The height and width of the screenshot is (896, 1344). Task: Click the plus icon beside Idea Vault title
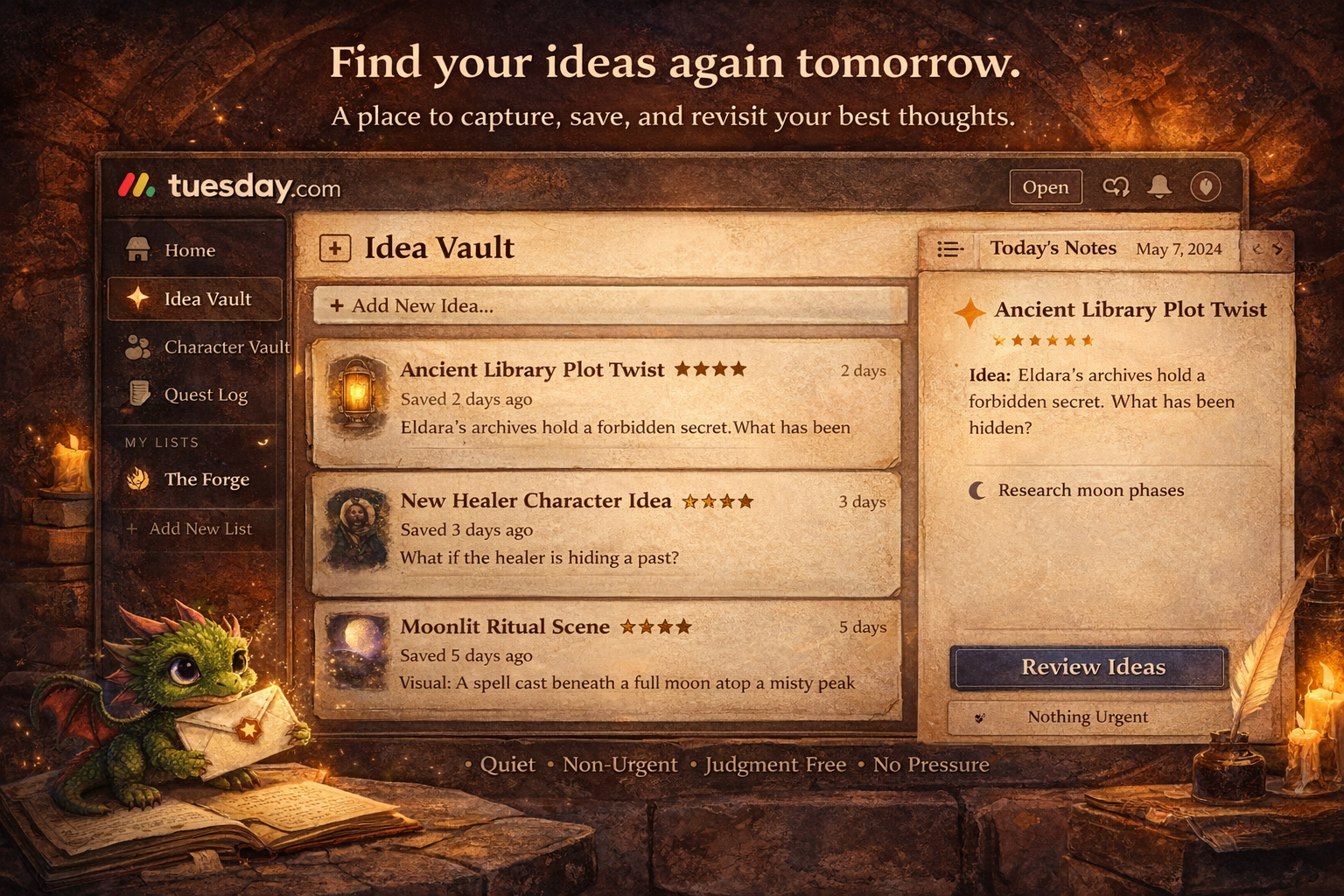(x=335, y=248)
